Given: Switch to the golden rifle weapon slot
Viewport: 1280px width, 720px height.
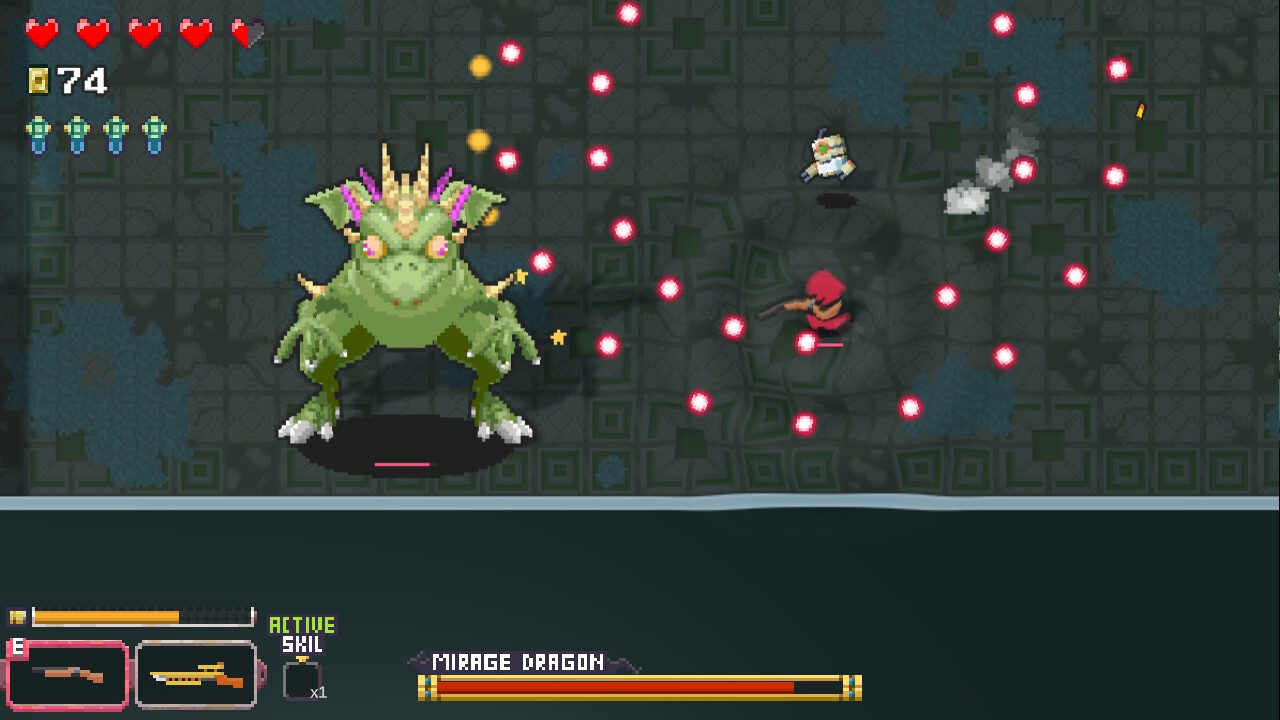Looking at the screenshot, I should (x=196, y=675).
